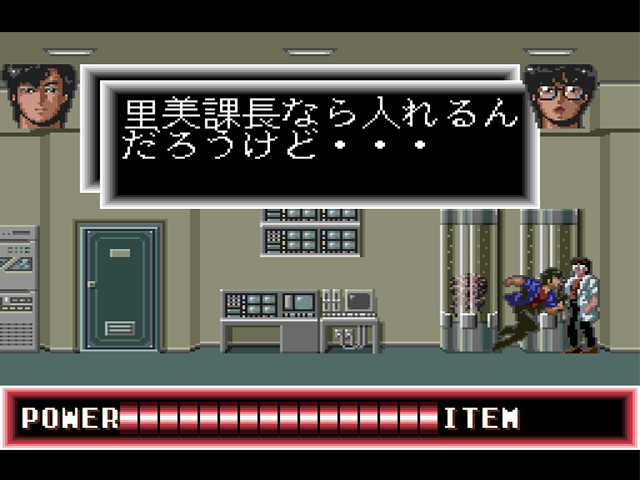
Task: Select the dark-haired man's portrait
Action: coord(39,96)
